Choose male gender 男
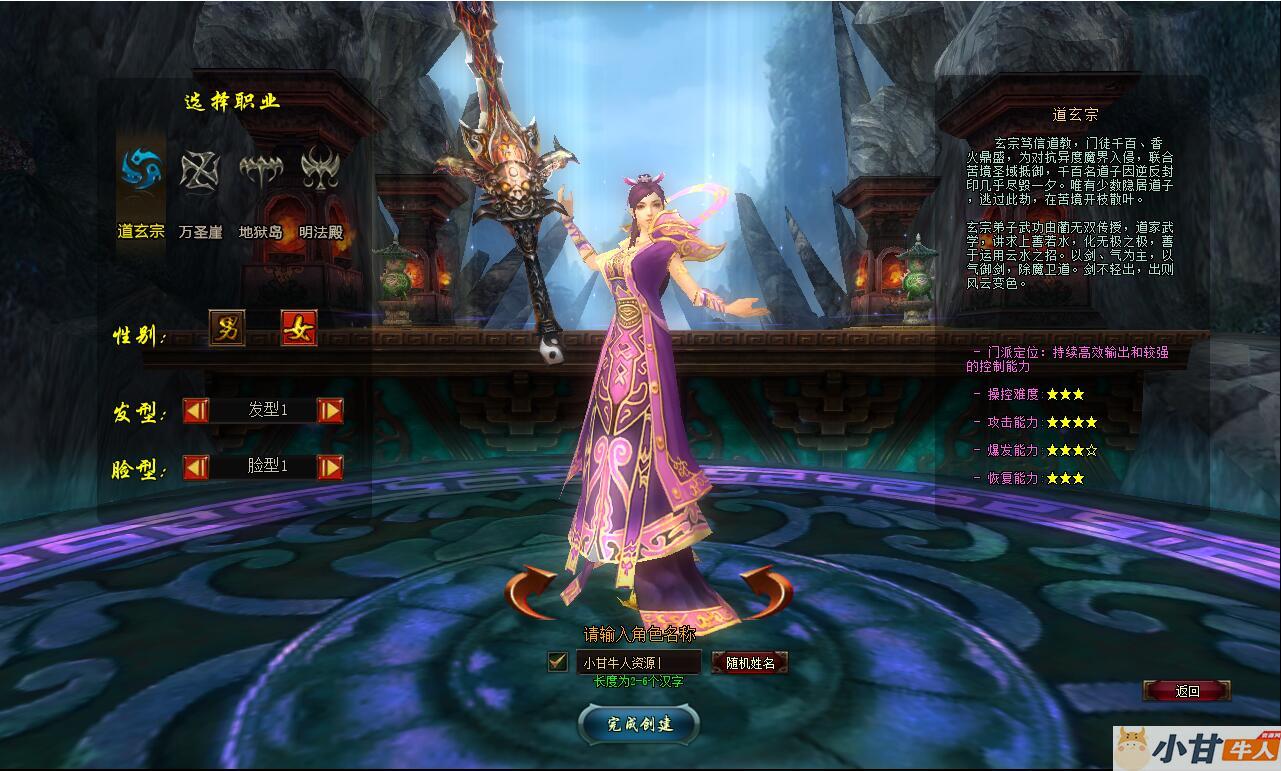 pyautogui.click(x=227, y=328)
